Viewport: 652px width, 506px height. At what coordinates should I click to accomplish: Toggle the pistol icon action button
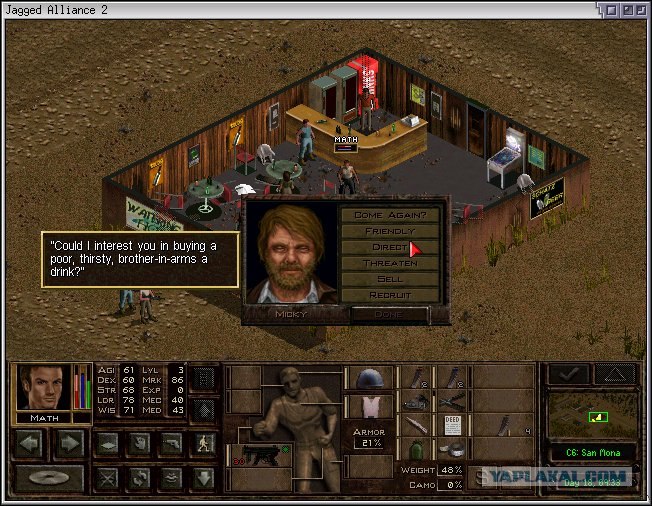click(172, 442)
